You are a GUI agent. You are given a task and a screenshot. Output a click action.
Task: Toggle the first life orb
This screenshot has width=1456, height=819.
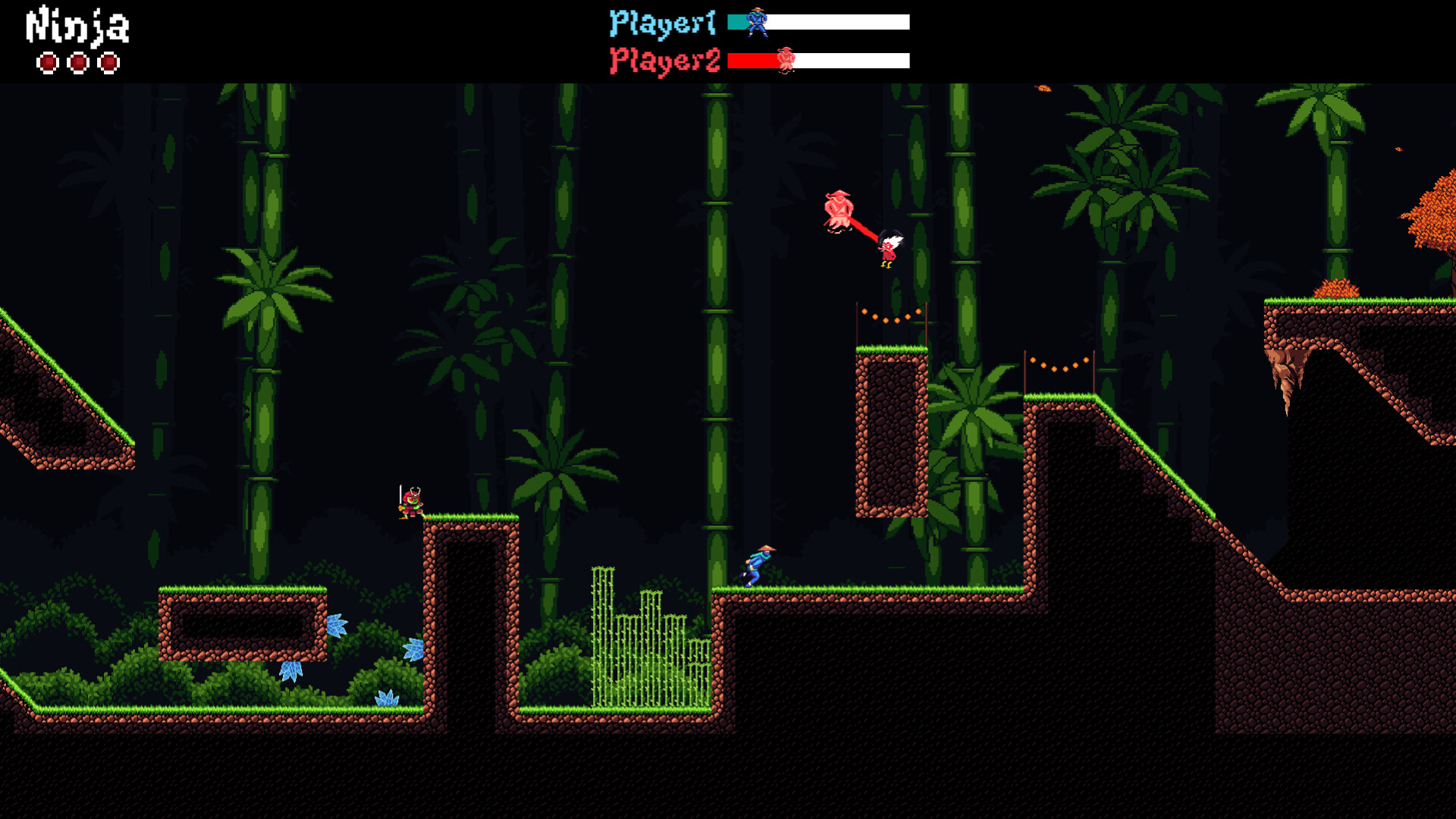(x=47, y=62)
